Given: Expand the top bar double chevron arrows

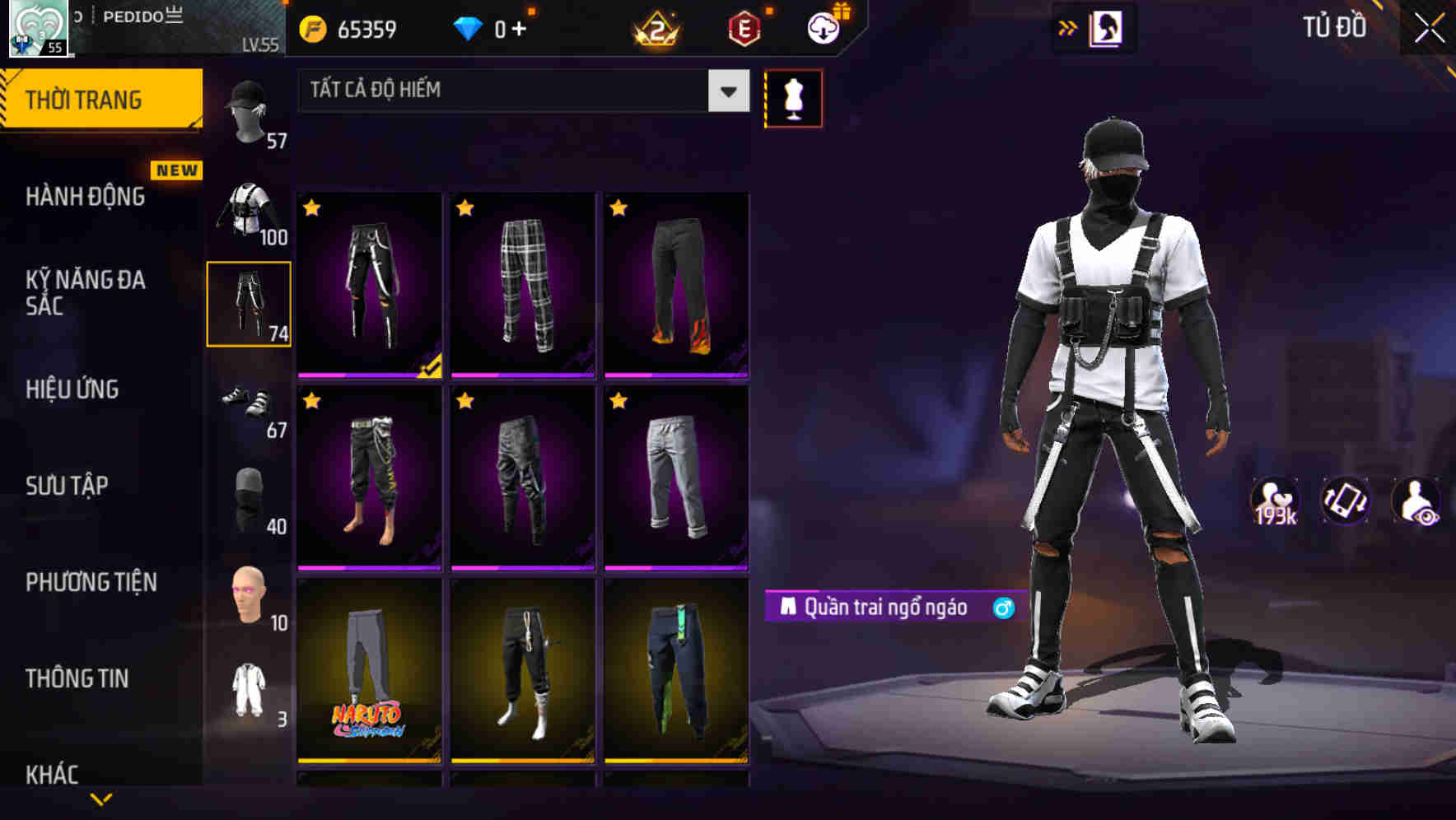Looking at the screenshot, I should pos(1067,26).
